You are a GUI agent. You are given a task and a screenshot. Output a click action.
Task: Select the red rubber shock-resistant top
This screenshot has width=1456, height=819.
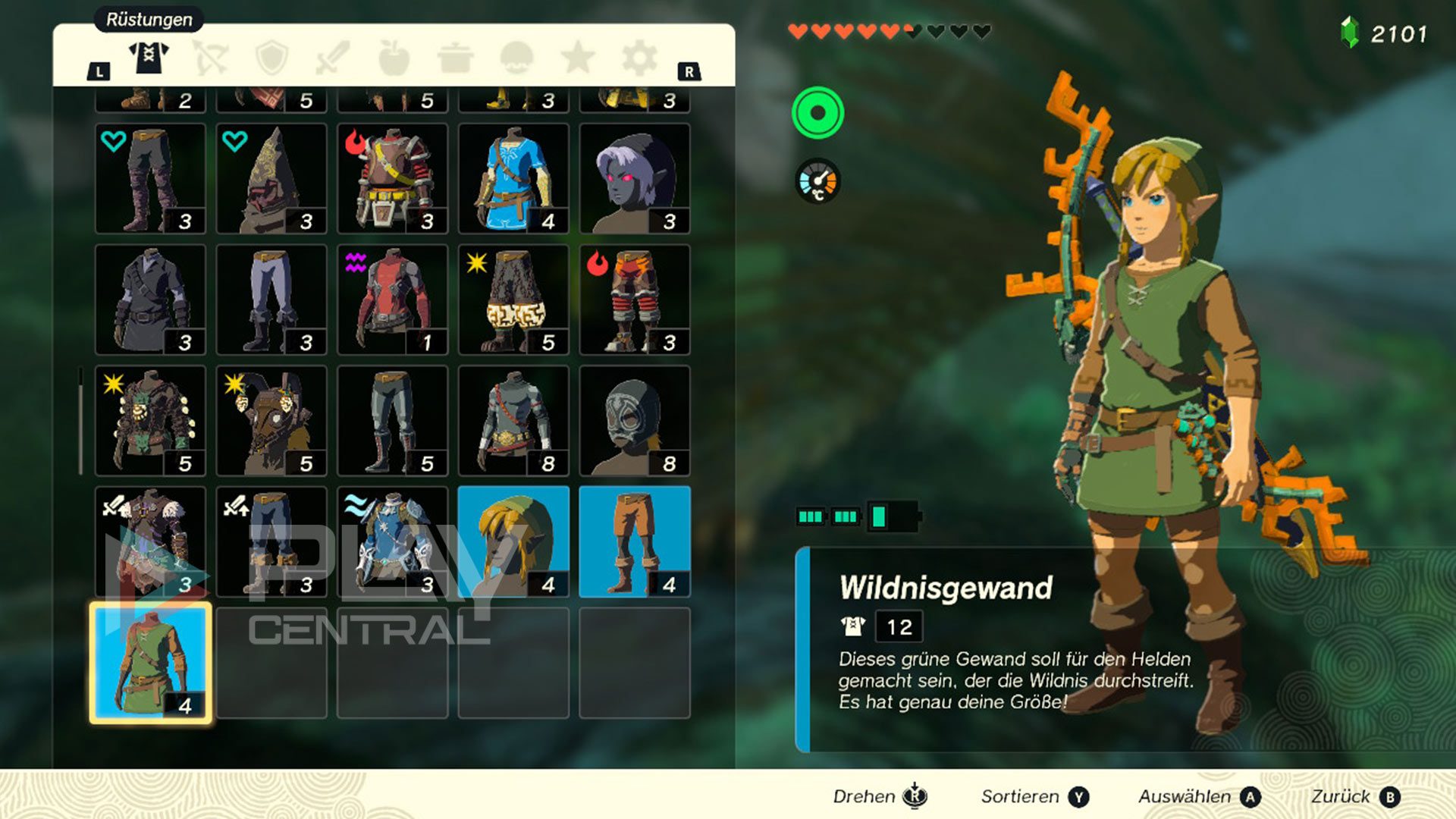point(392,300)
